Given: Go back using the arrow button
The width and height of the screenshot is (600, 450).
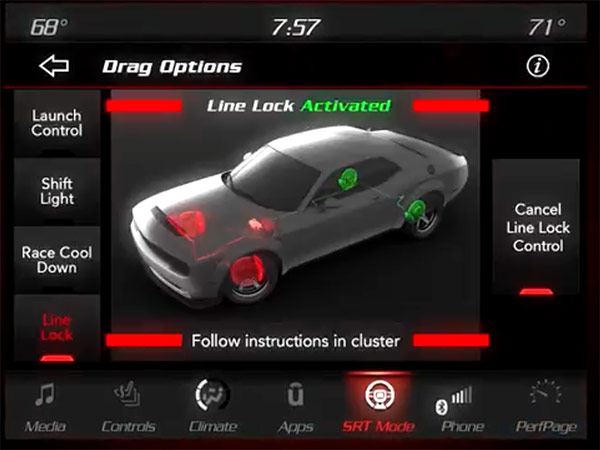Looking at the screenshot, I should 56,67.
